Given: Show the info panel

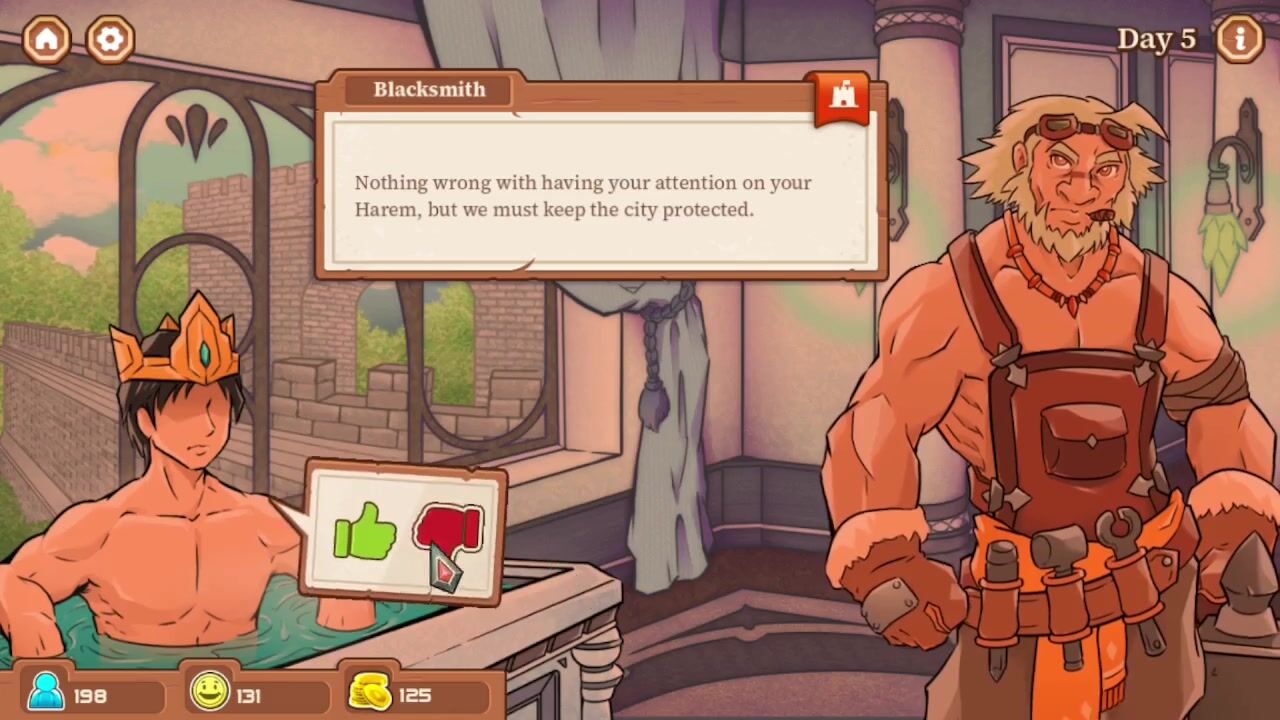Looking at the screenshot, I should coord(1240,39).
